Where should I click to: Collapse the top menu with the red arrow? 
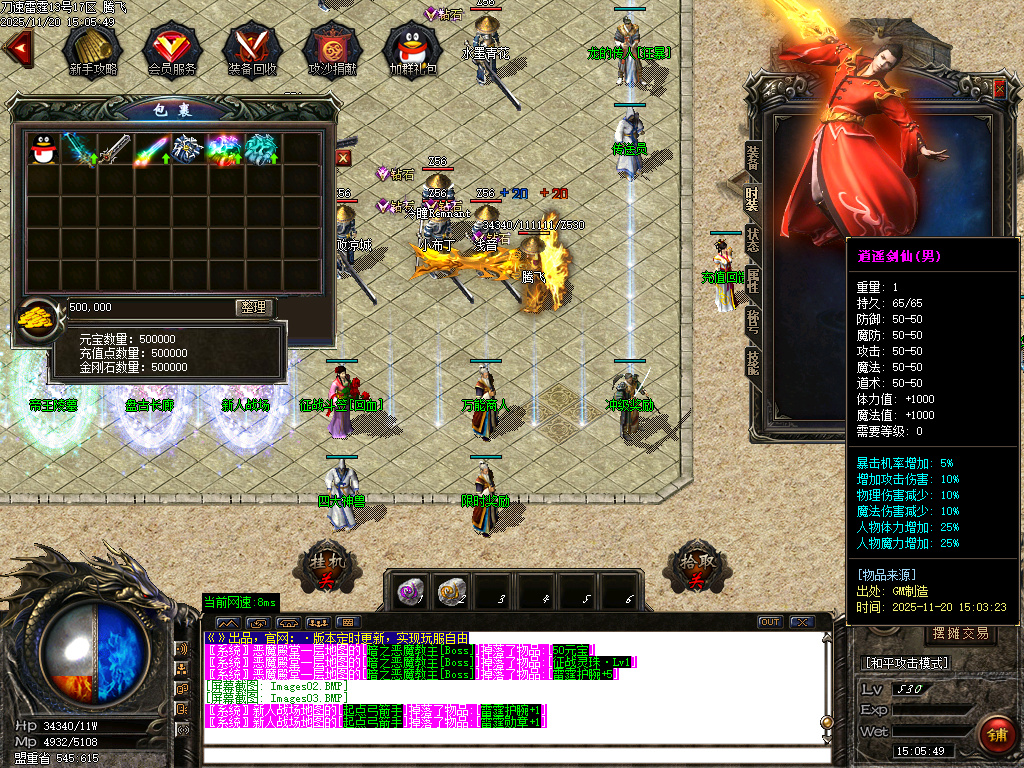point(17,46)
